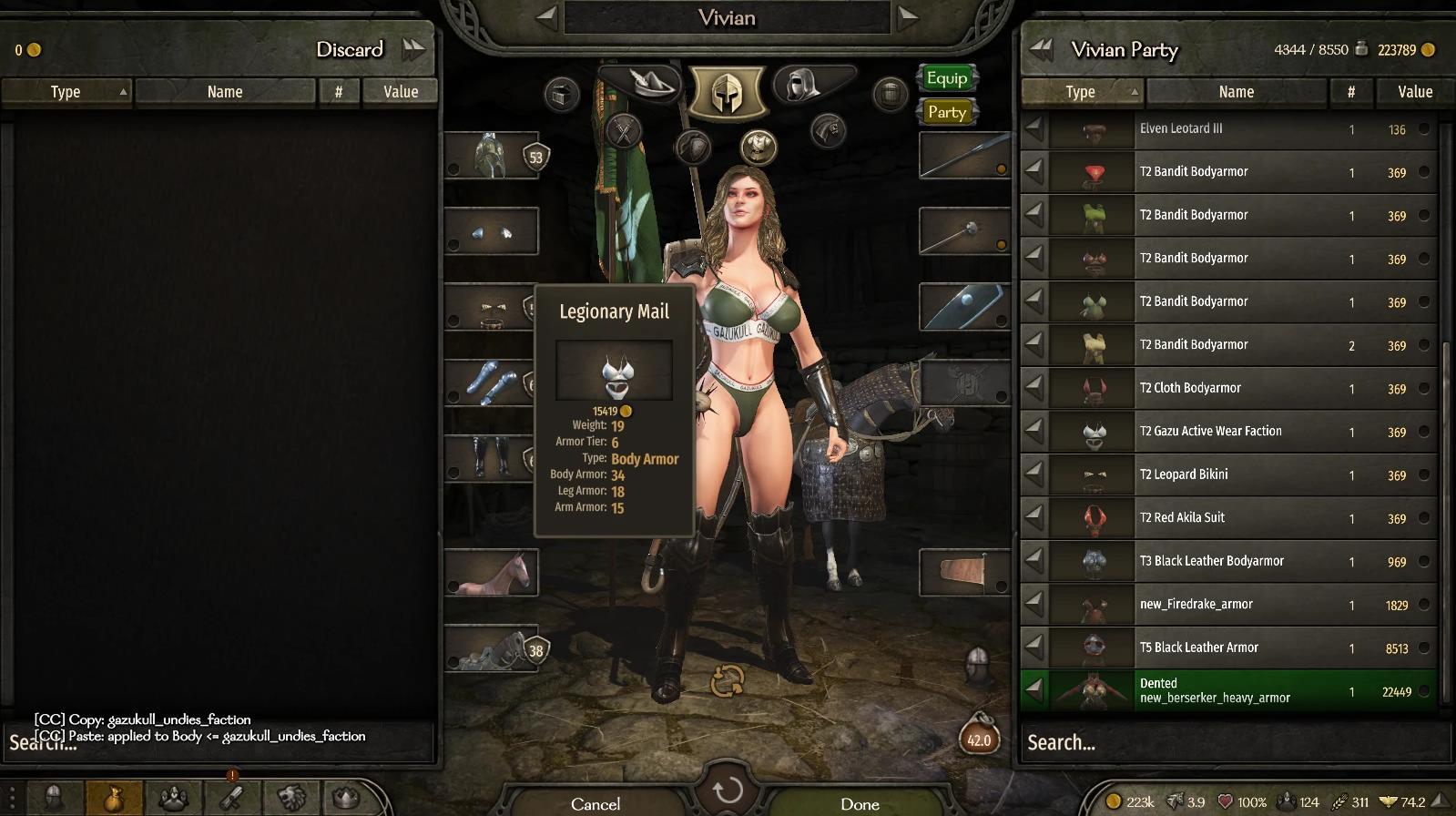Image resolution: width=1456 pixels, height=816 pixels.
Task: Switch to the previous character arrow
Action: point(546,15)
